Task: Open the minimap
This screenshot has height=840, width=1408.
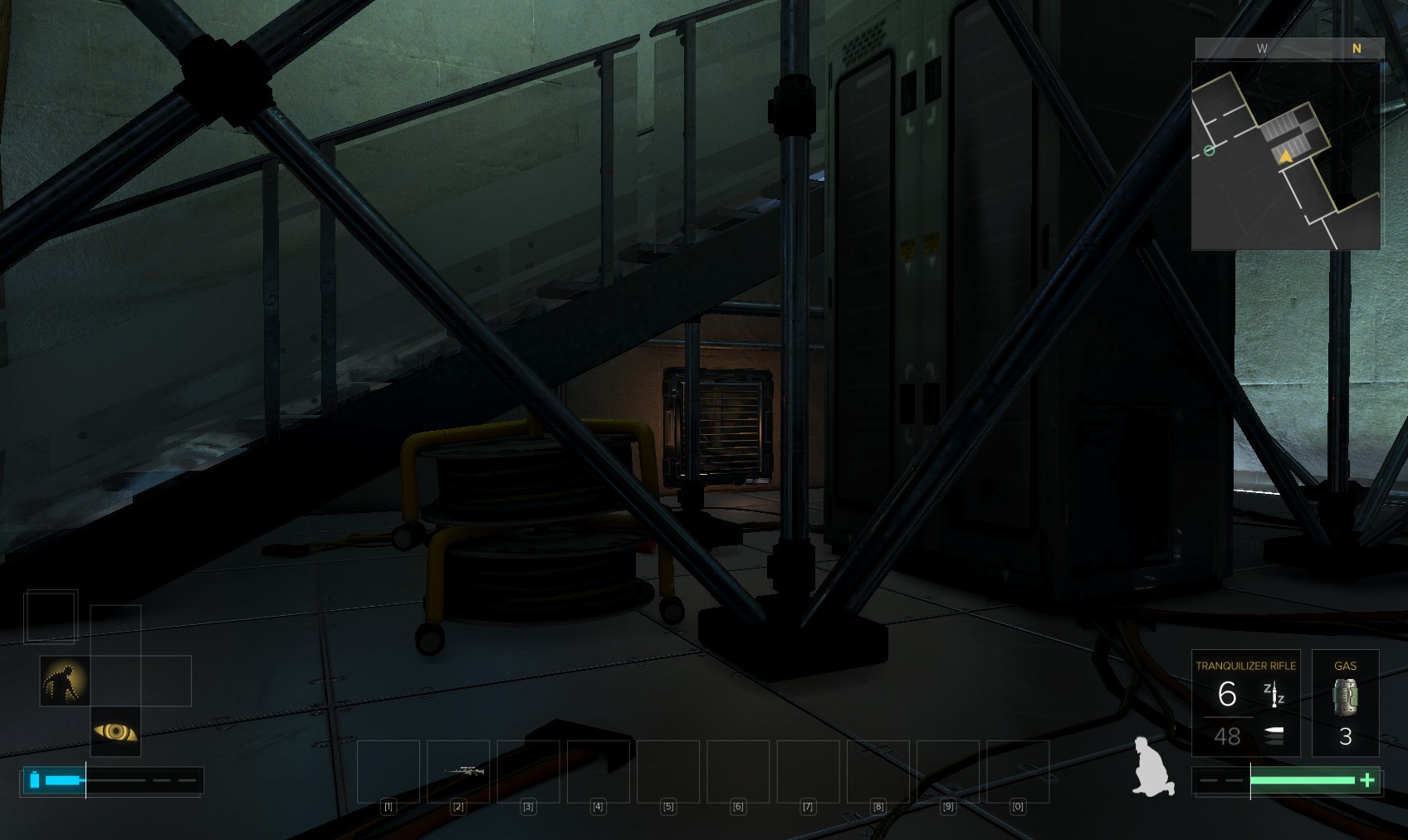Action: pos(1285,155)
